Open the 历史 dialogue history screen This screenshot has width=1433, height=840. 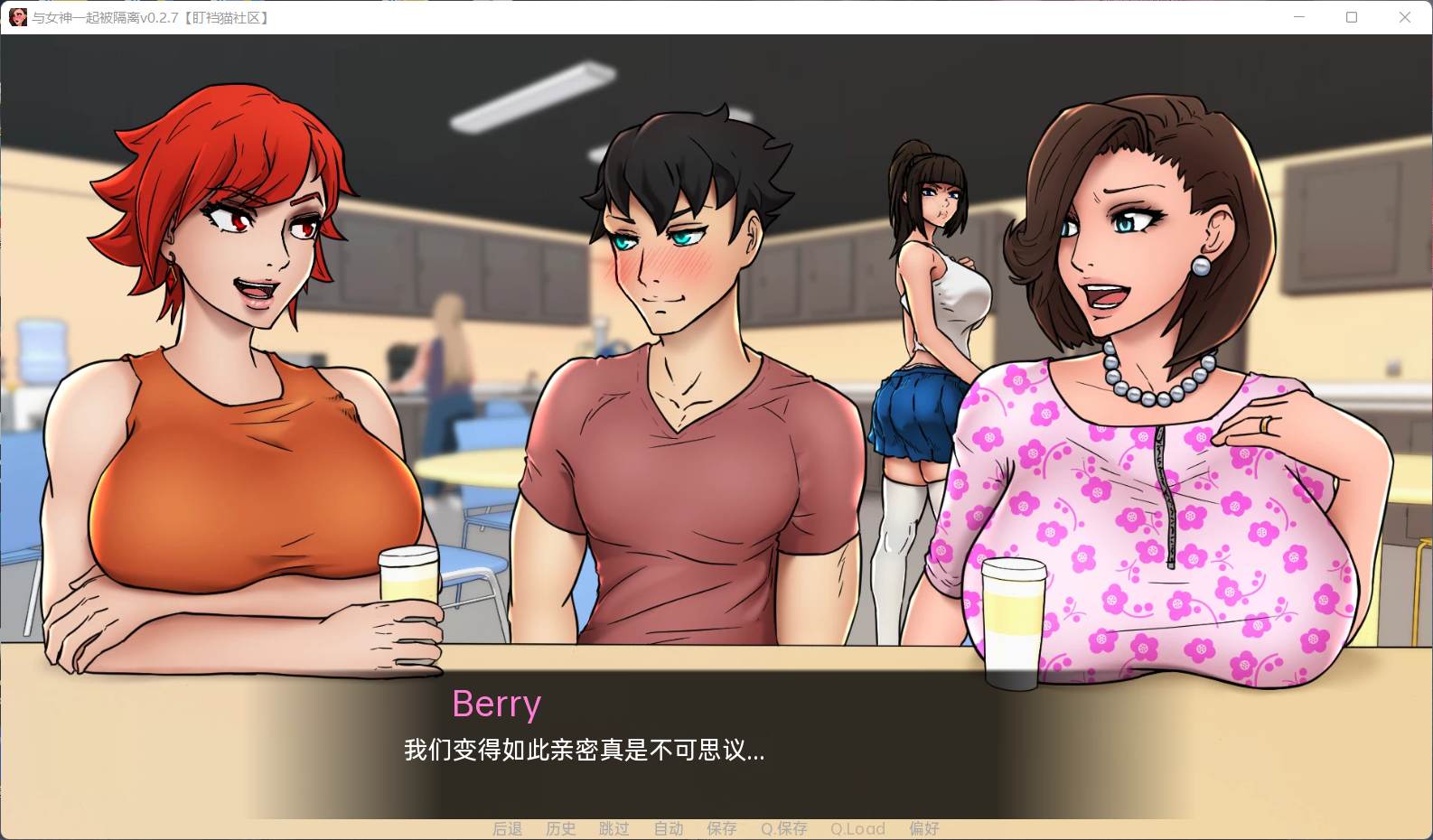click(x=560, y=828)
